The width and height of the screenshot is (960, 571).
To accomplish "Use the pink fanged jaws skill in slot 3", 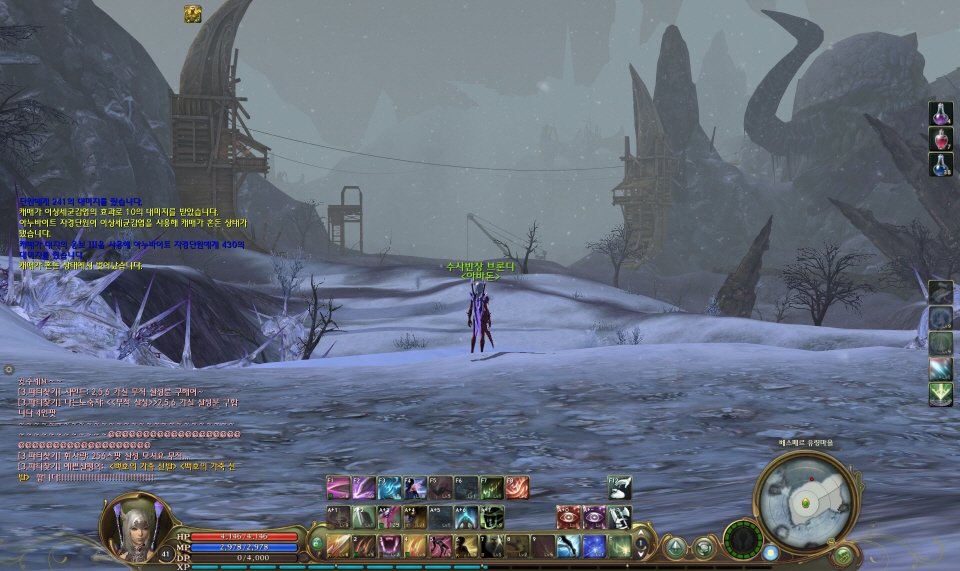I will 389,546.
